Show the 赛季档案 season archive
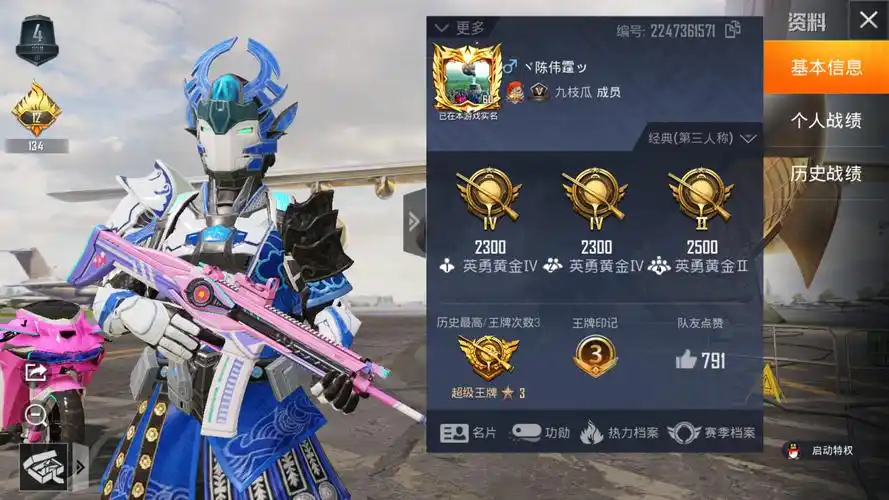889x500 pixels. click(711, 433)
